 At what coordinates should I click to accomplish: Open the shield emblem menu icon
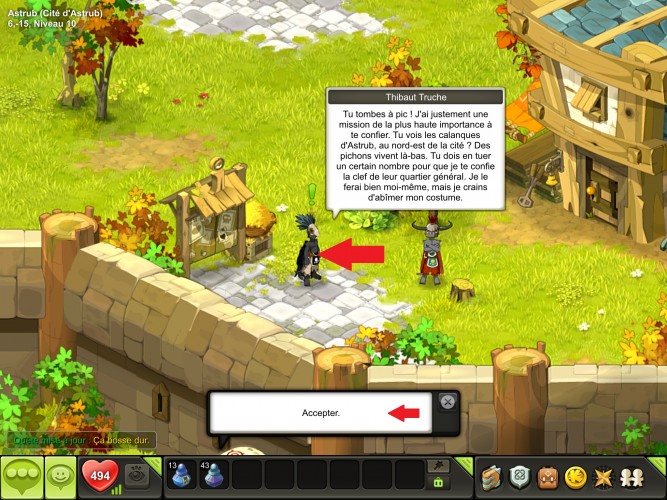click(x=519, y=476)
